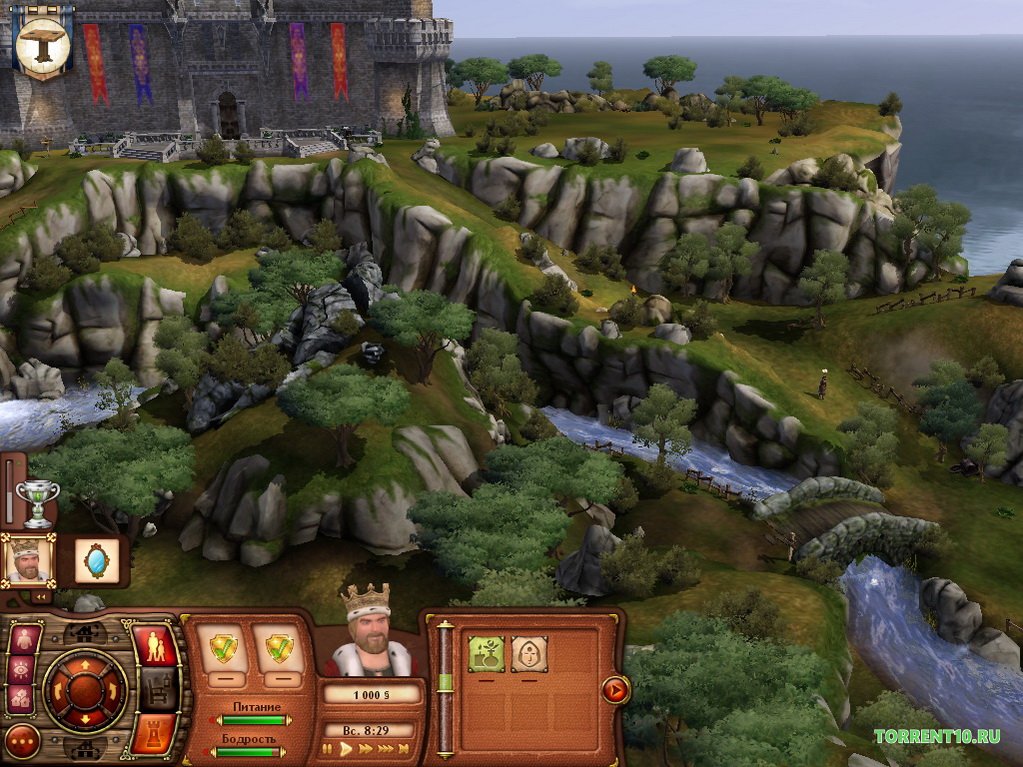The height and width of the screenshot is (767, 1023).
Task: Click the first golden shield checkmark slot
Action: (223, 648)
